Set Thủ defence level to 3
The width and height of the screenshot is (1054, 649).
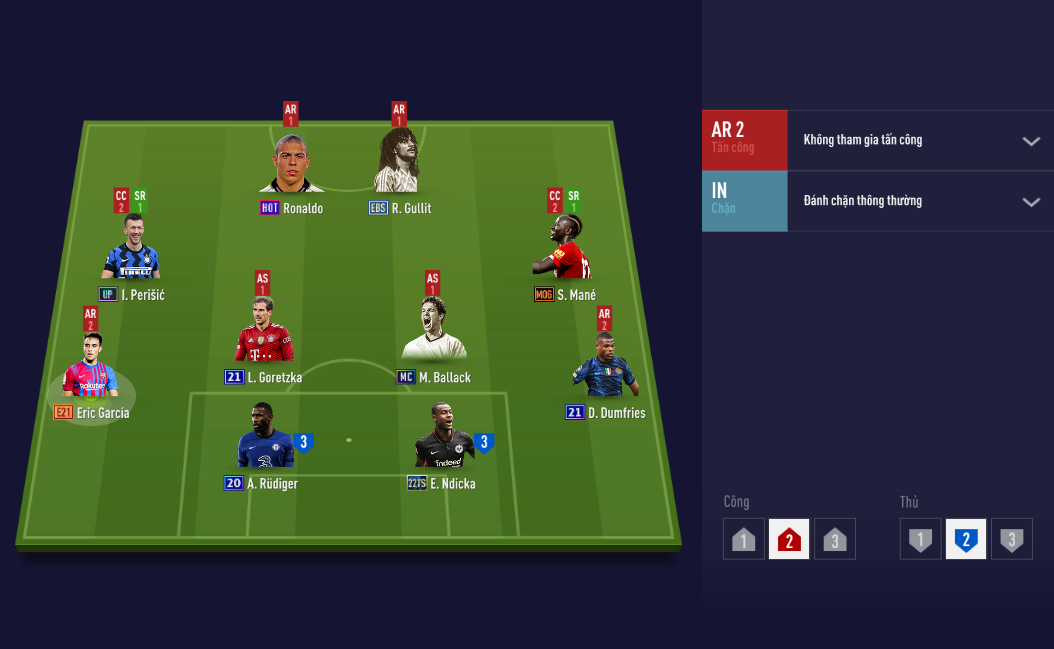tap(1012, 539)
